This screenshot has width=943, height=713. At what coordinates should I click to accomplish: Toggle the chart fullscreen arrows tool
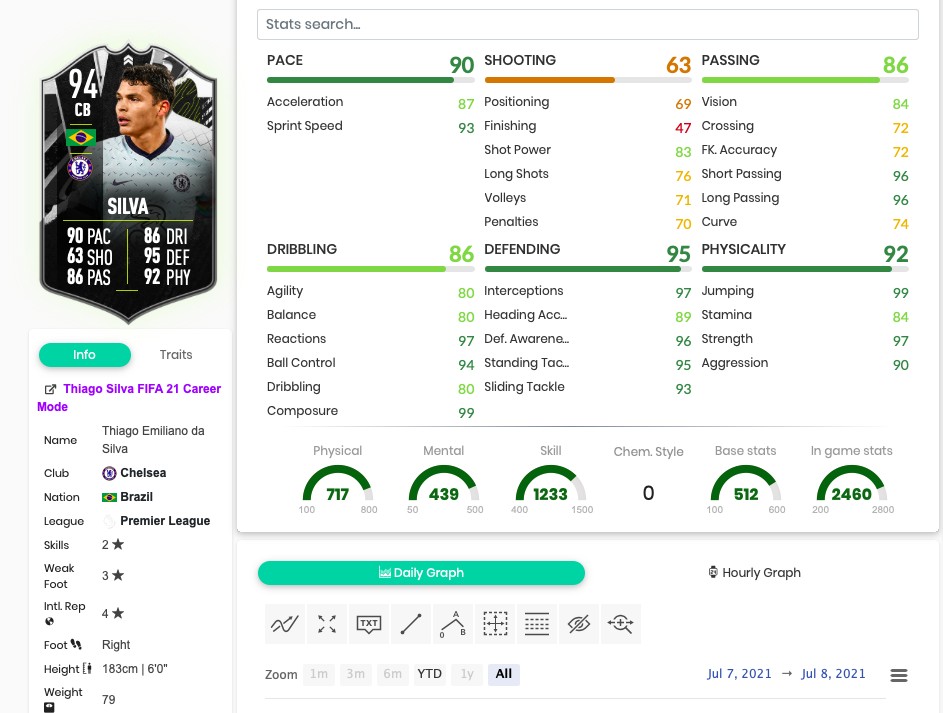327,624
